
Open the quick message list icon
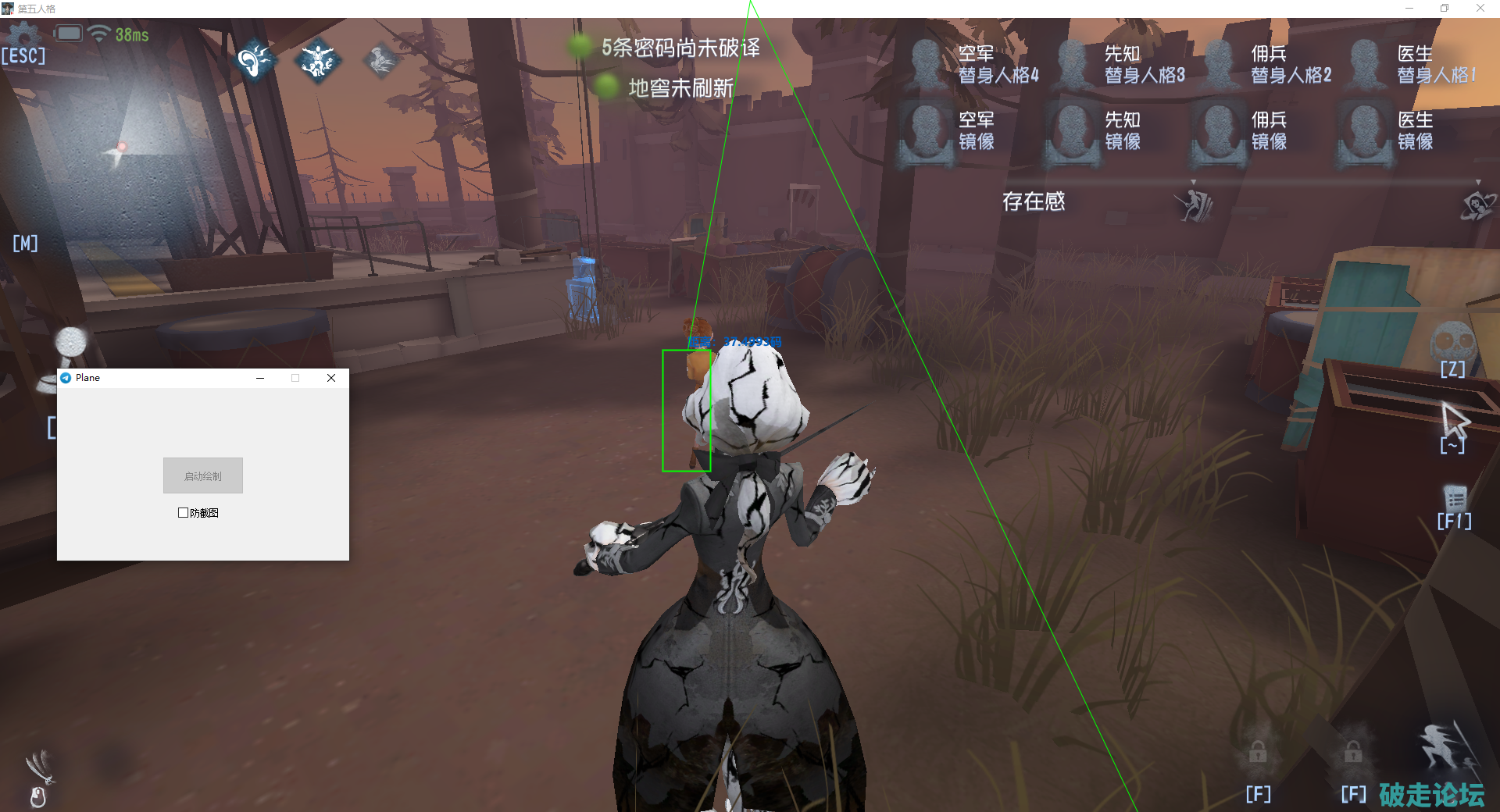click(1455, 498)
